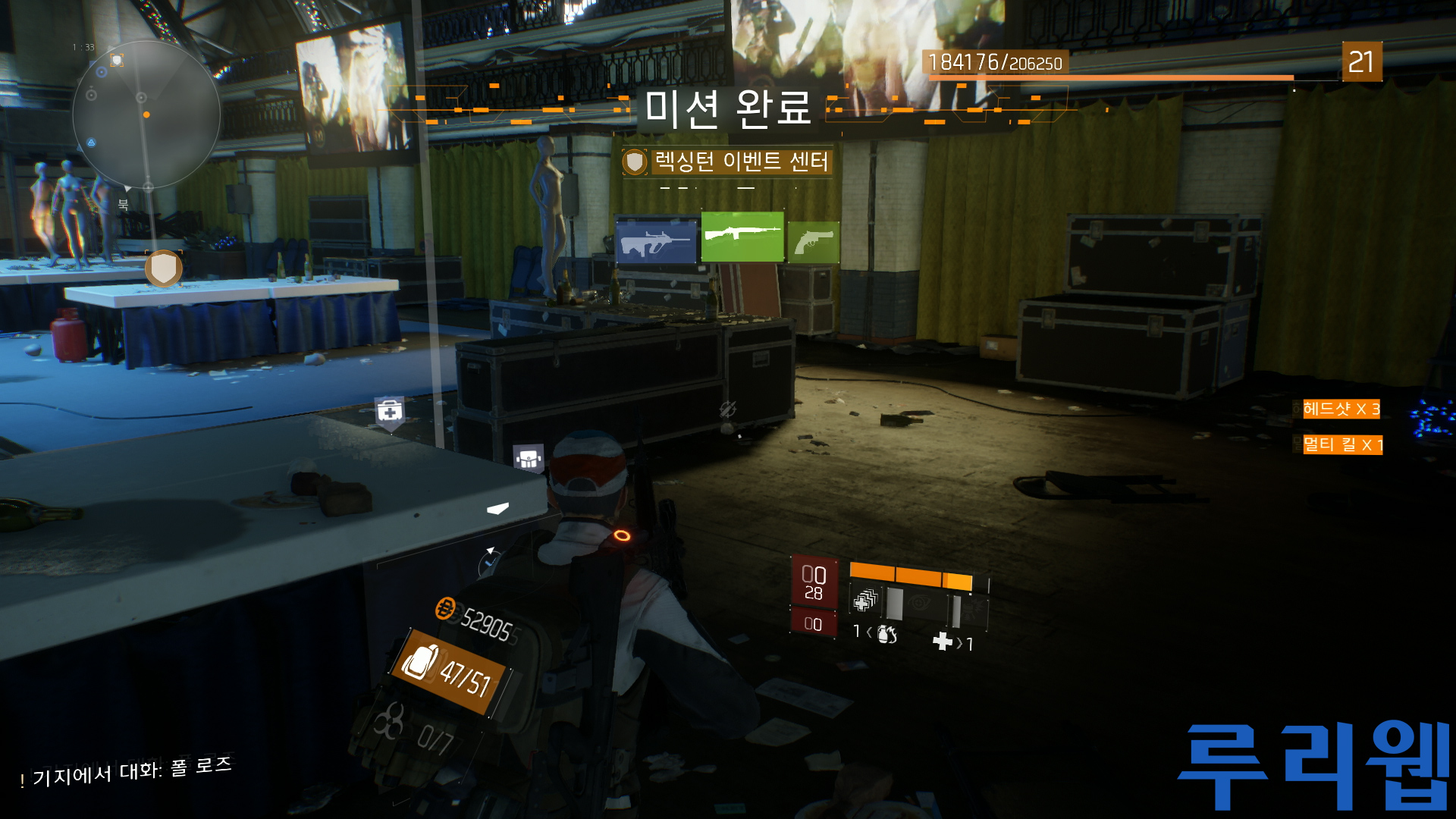The height and width of the screenshot is (819, 1456).
Task: Open the circular minimap
Action: [146, 115]
